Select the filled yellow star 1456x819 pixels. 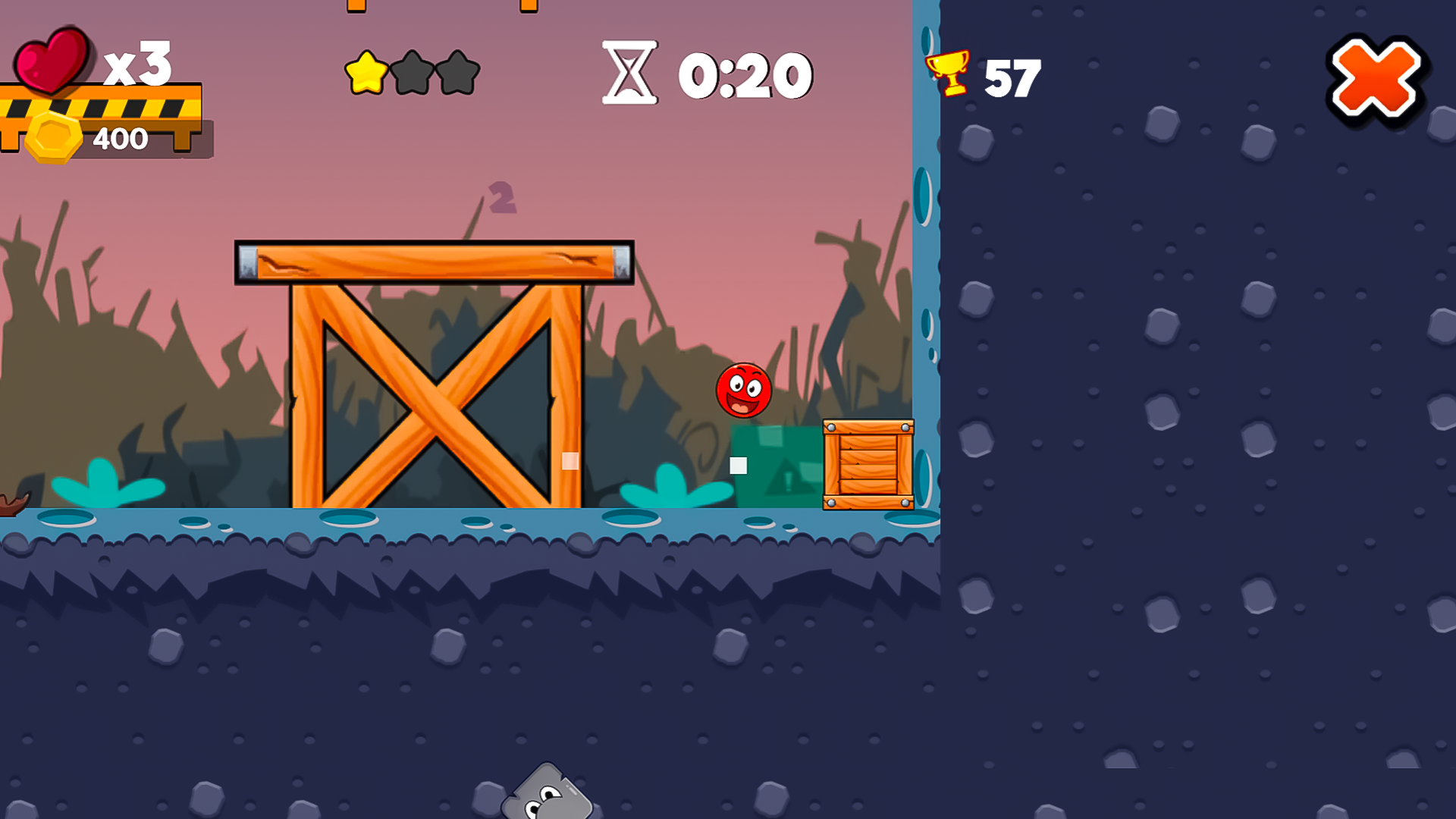coord(366,73)
